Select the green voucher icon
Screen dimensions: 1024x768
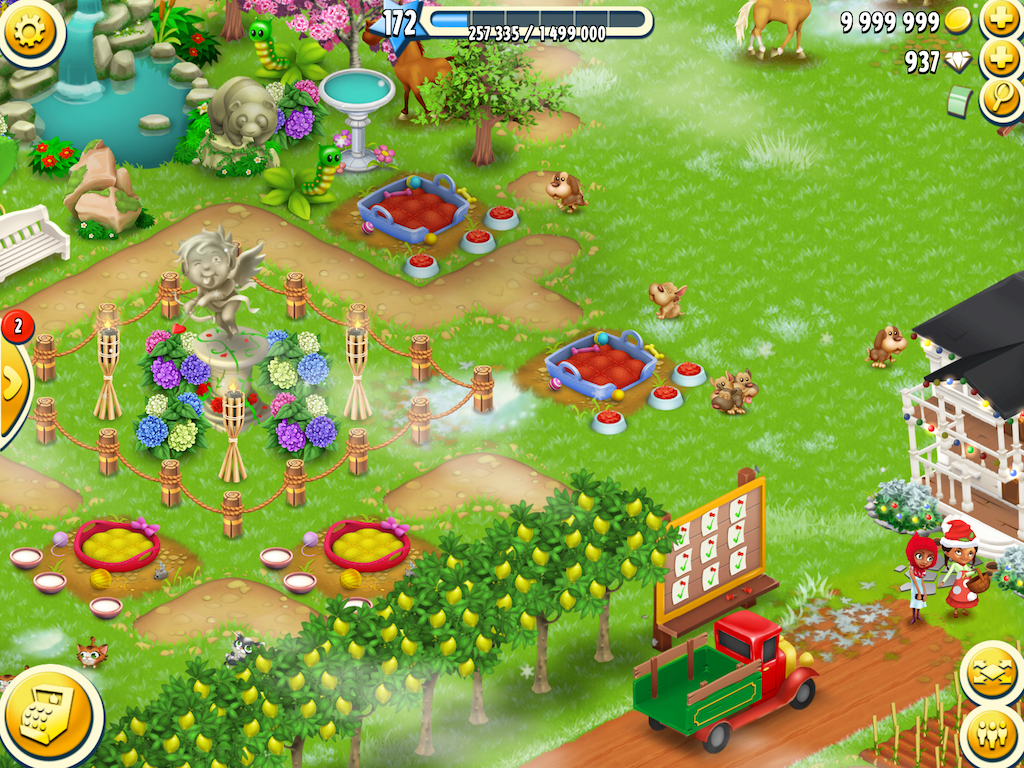coord(960,100)
